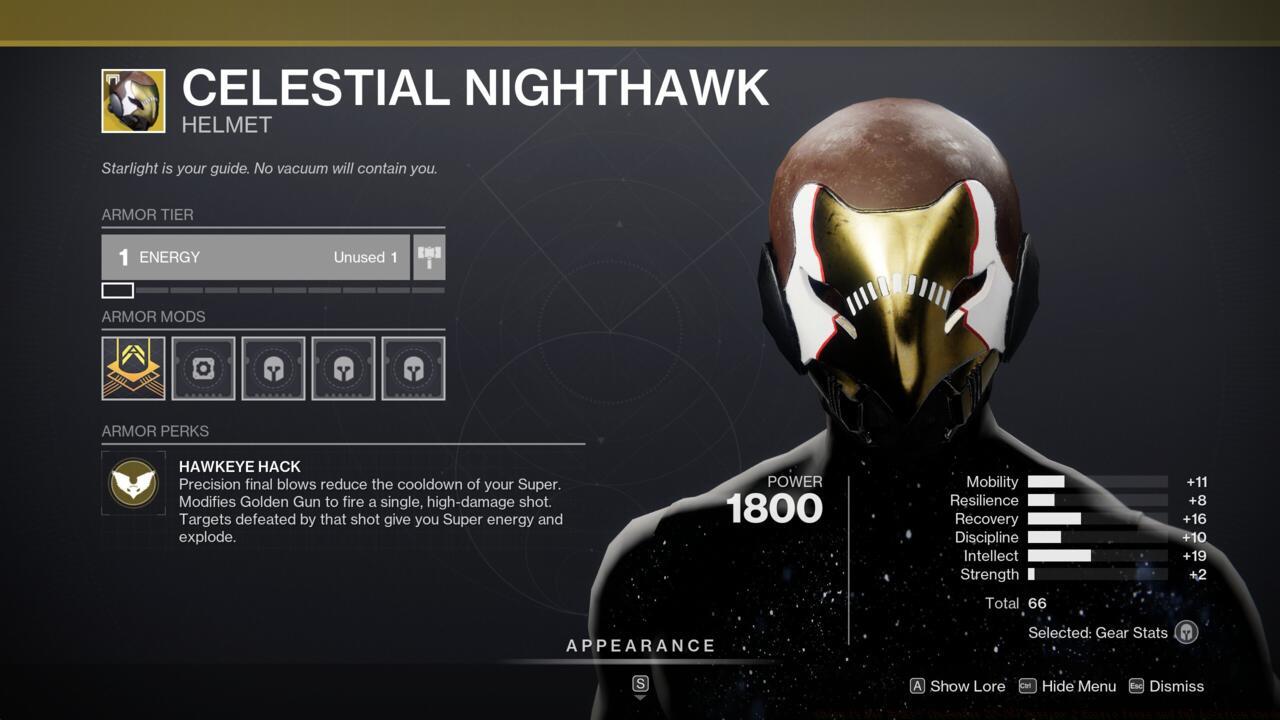Viewport: 1280px width, 720px height.
Task: Click the last armor mod slot
Action: point(413,368)
